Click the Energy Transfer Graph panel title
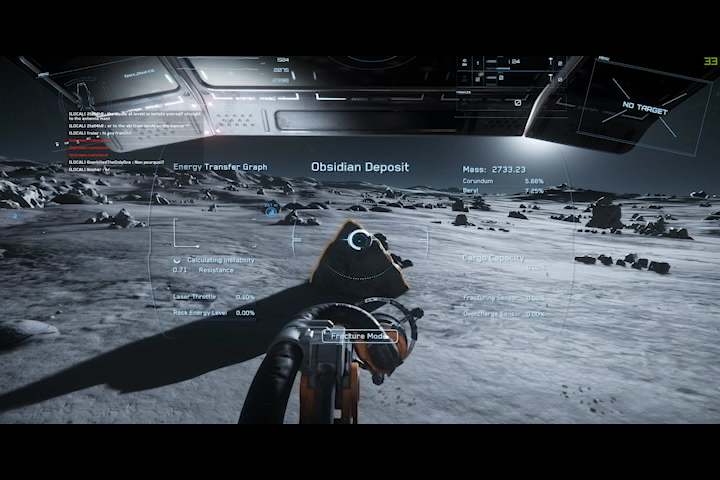Image resolution: width=720 pixels, height=480 pixels. [x=220, y=167]
